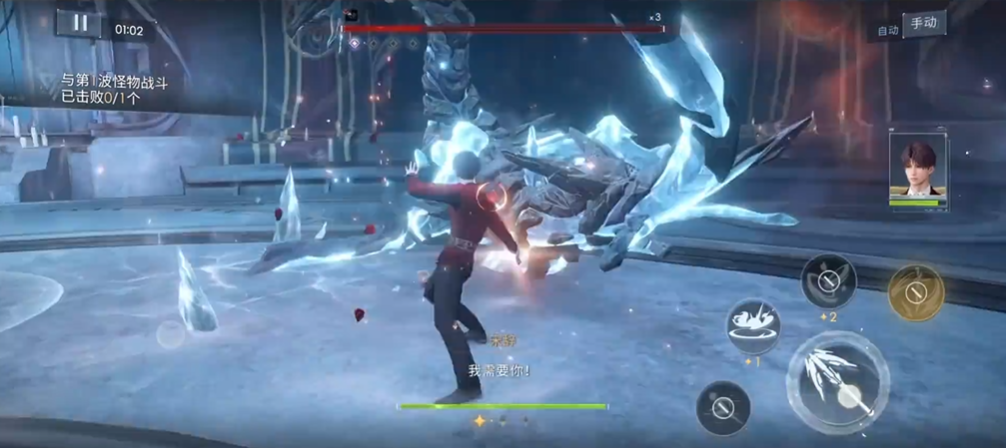Tap the companion character portrait
Image resolution: width=1006 pixels, height=448 pixels.
point(917,170)
